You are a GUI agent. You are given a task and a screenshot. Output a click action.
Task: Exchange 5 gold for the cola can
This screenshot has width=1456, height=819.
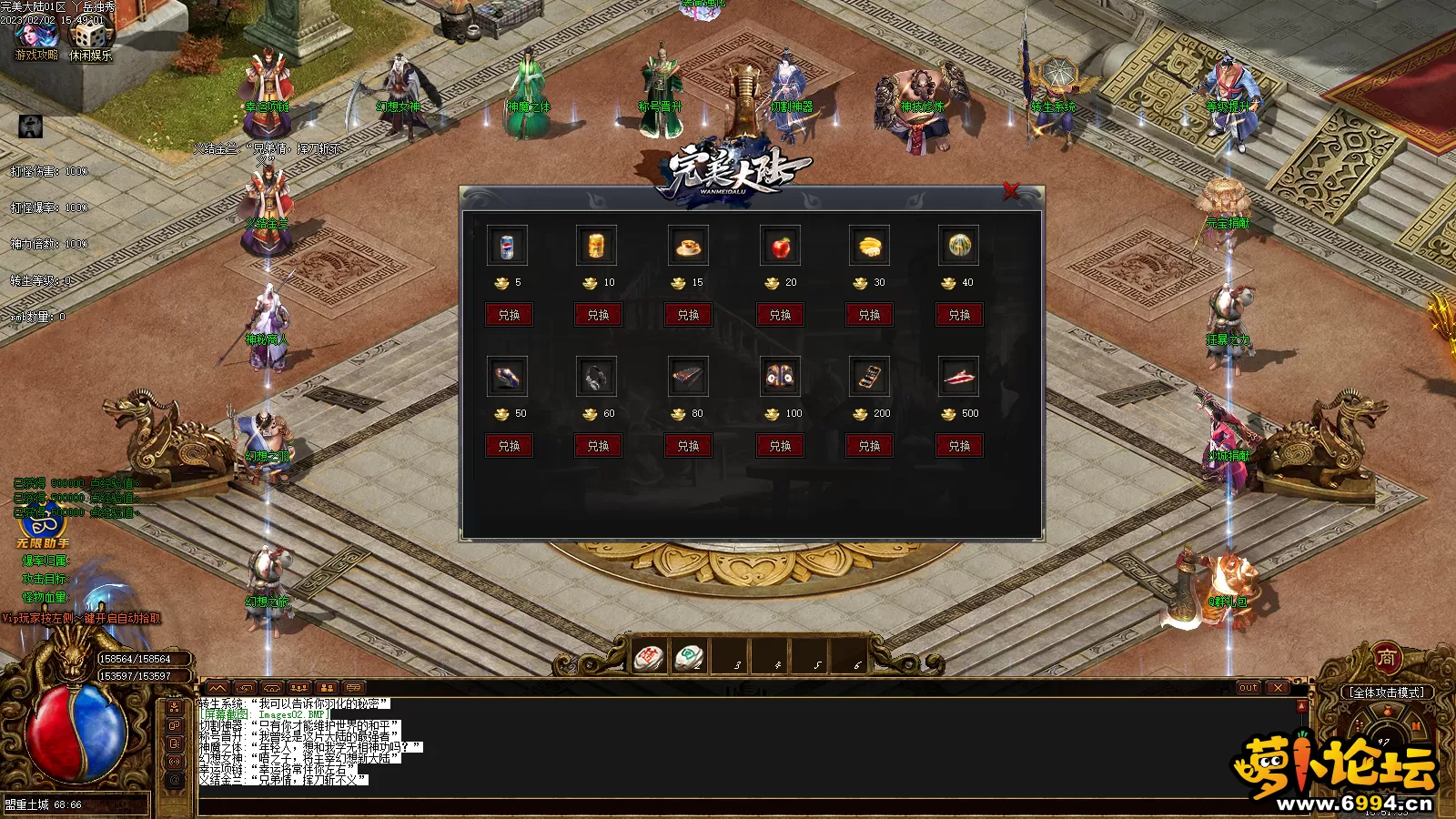tap(509, 315)
